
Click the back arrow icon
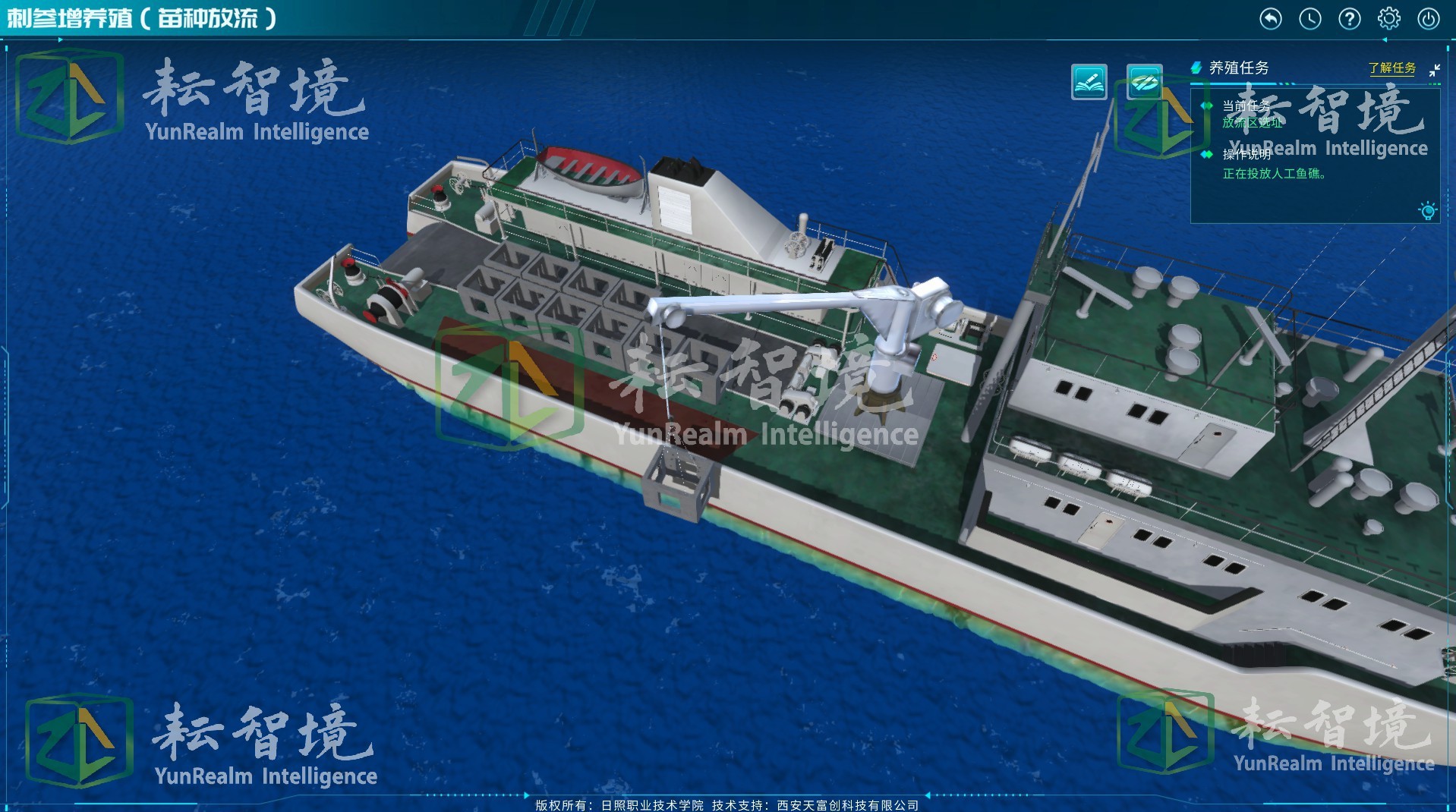pos(1270,18)
